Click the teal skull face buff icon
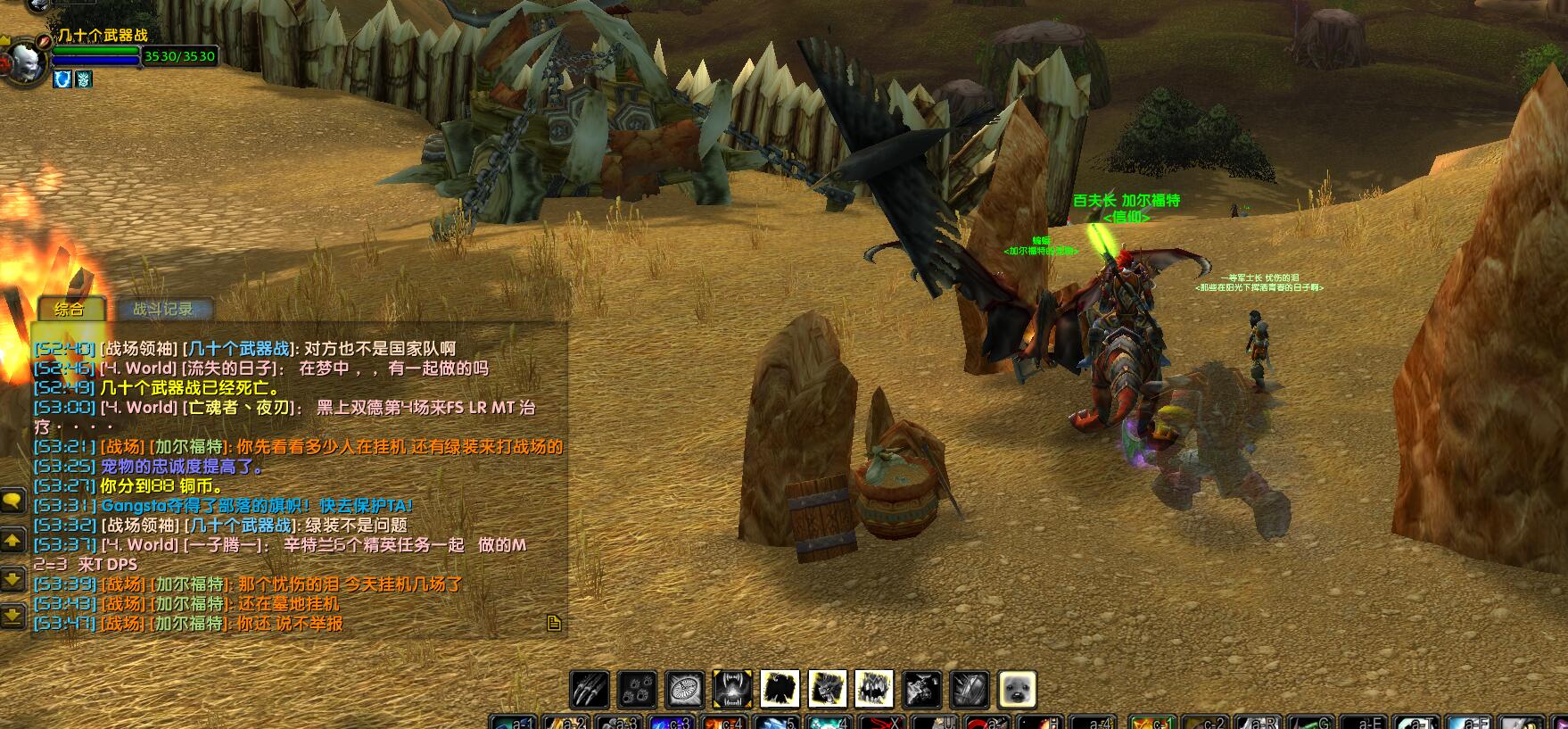 coord(83,79)
